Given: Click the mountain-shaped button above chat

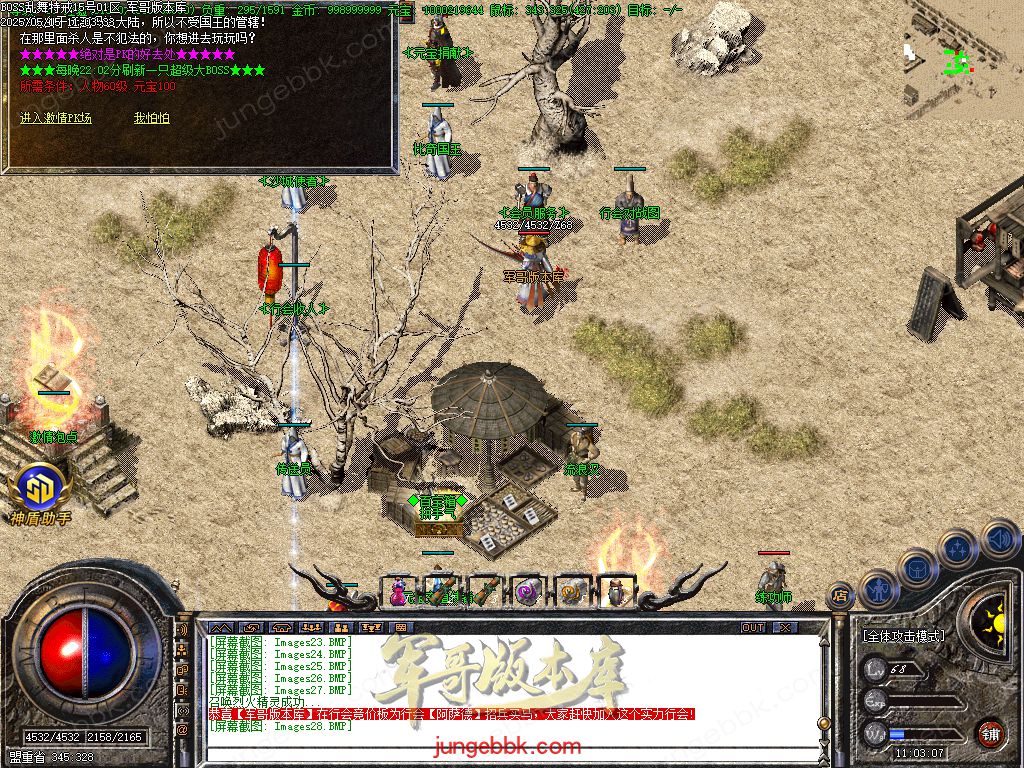Looking at the screenshot, I should coord(219,627).
